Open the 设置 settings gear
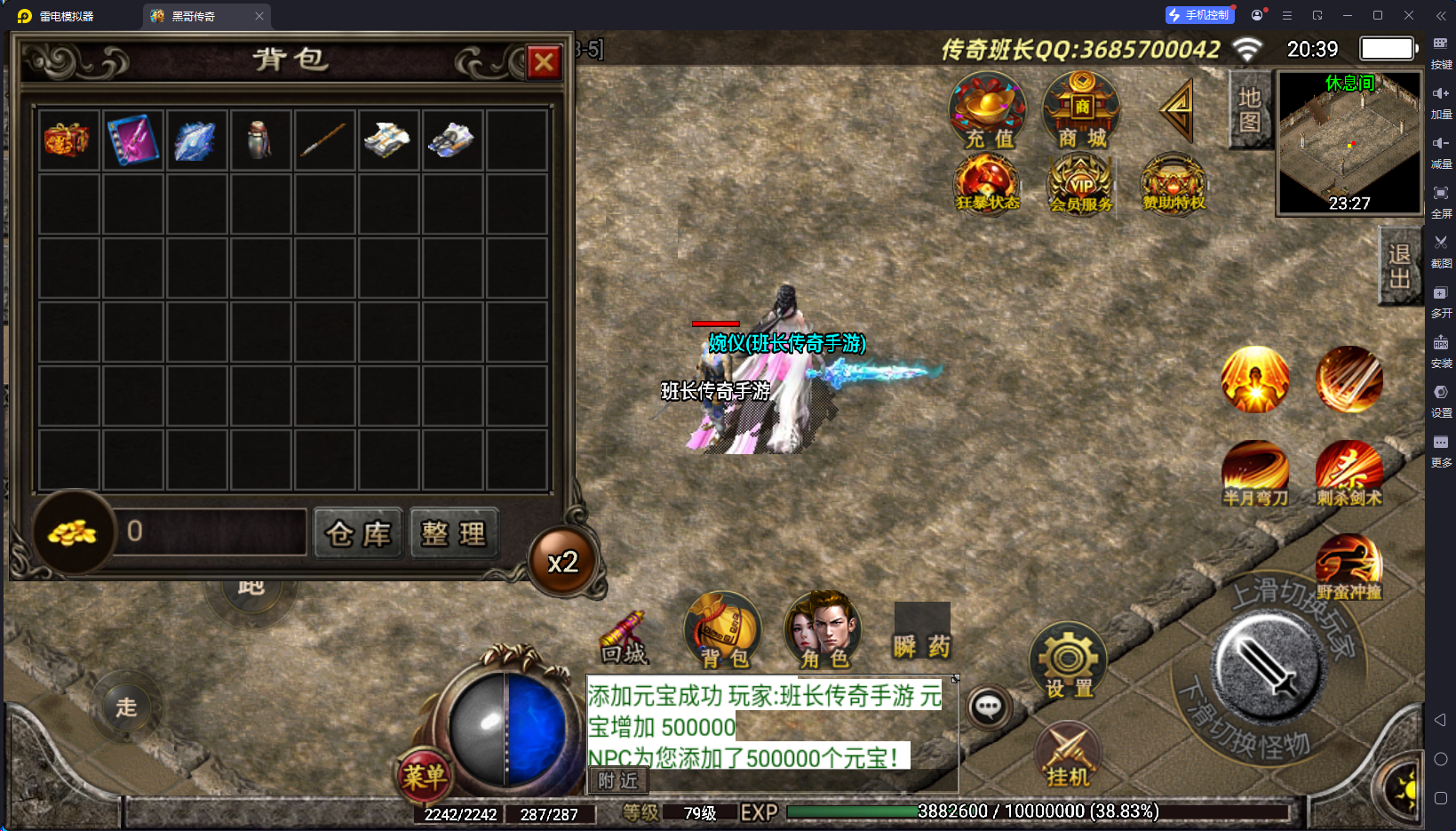Viewport: 1456px width, 831px height. 1068,661
